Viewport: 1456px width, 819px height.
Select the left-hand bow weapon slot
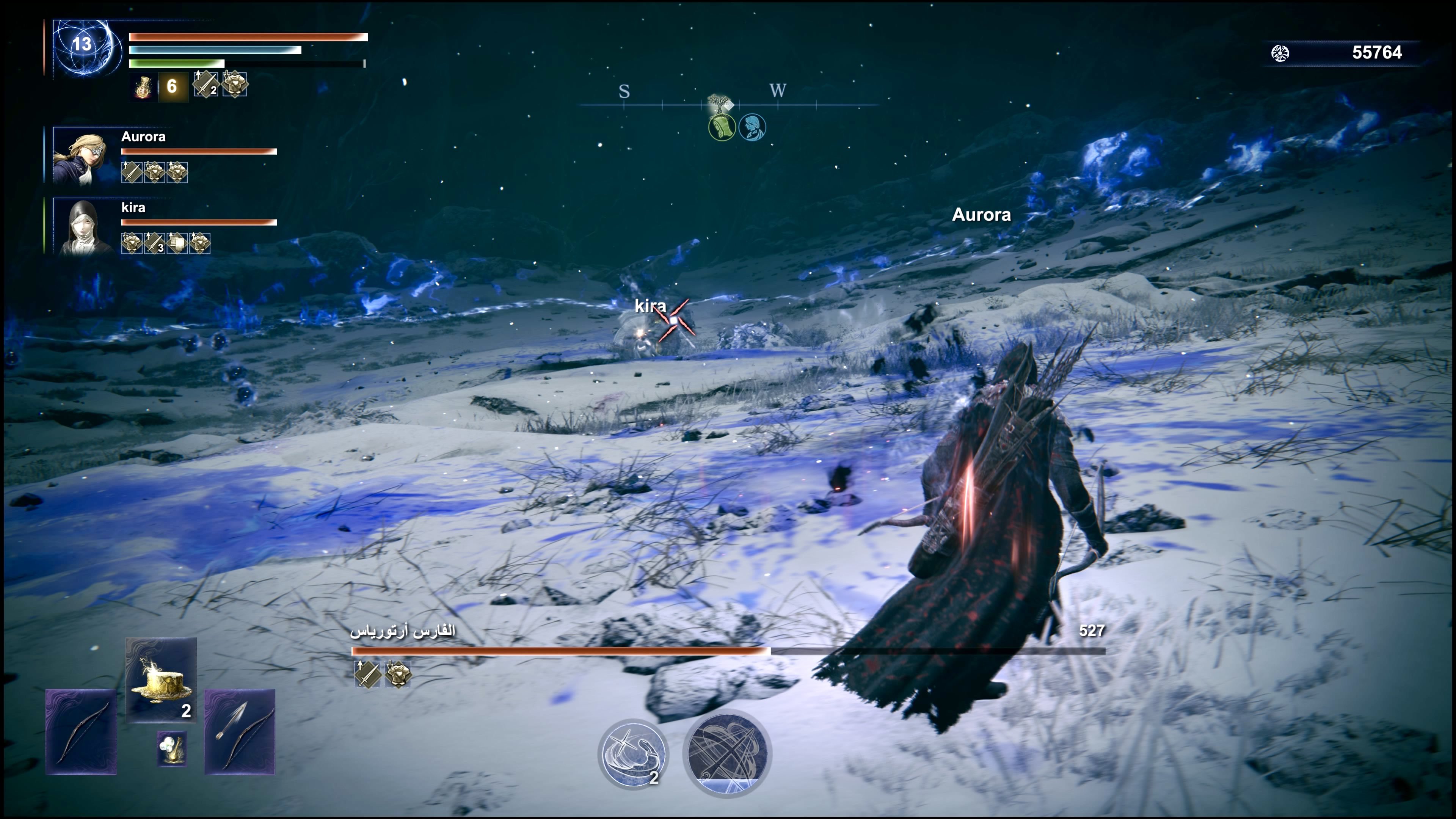81,731
